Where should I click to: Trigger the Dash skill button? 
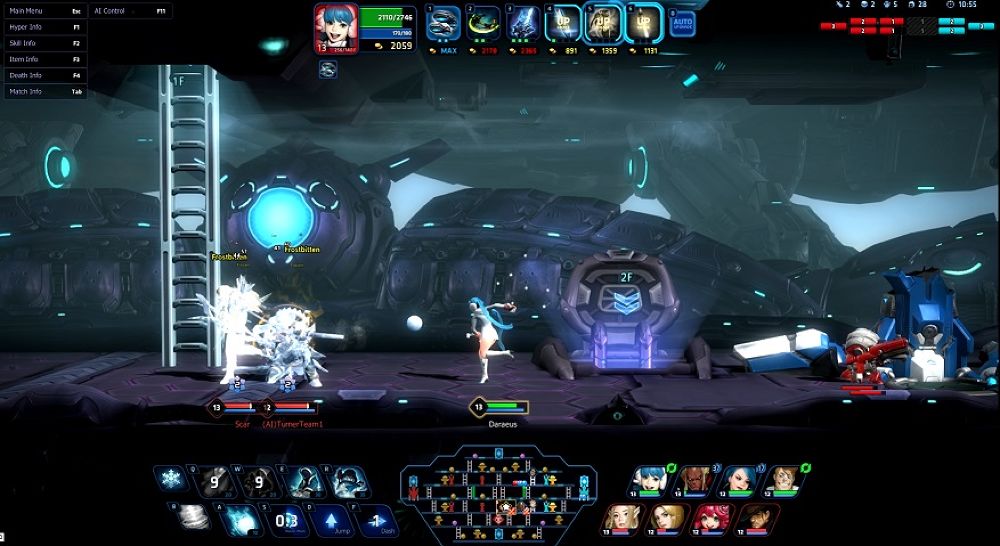coord(374,519)
